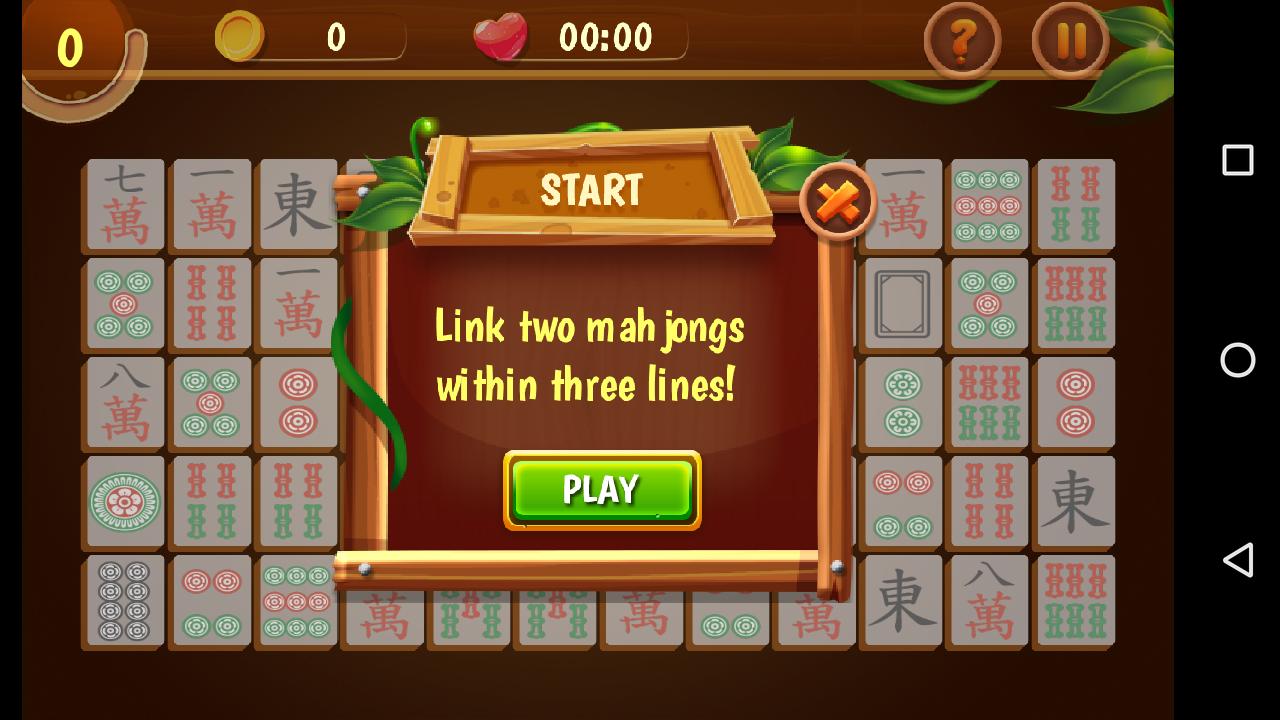Click the START banner title
The width and height of the screenshot is (1280, 720).
(590, 188)
